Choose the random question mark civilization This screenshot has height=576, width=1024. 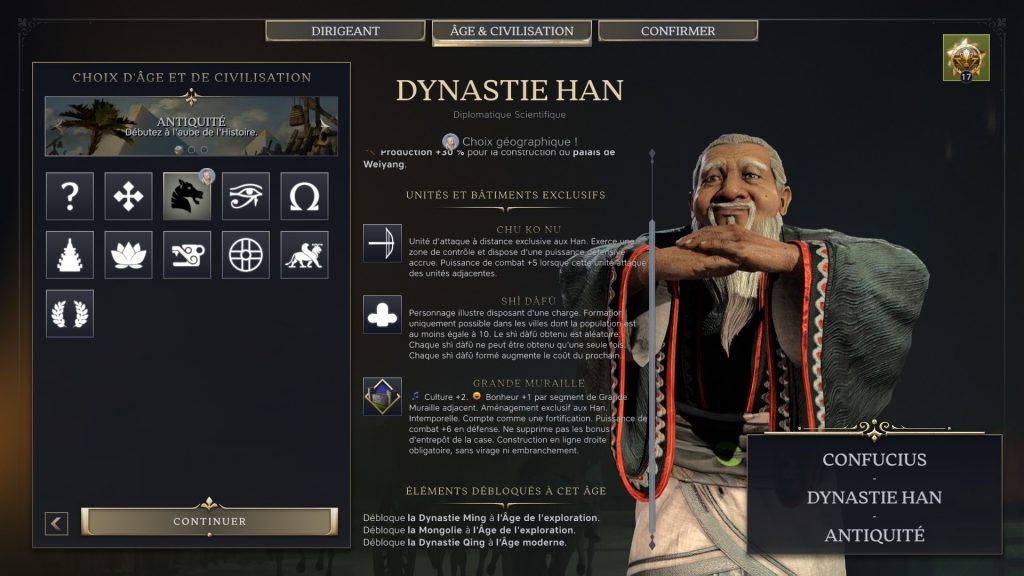pos(70,196)
